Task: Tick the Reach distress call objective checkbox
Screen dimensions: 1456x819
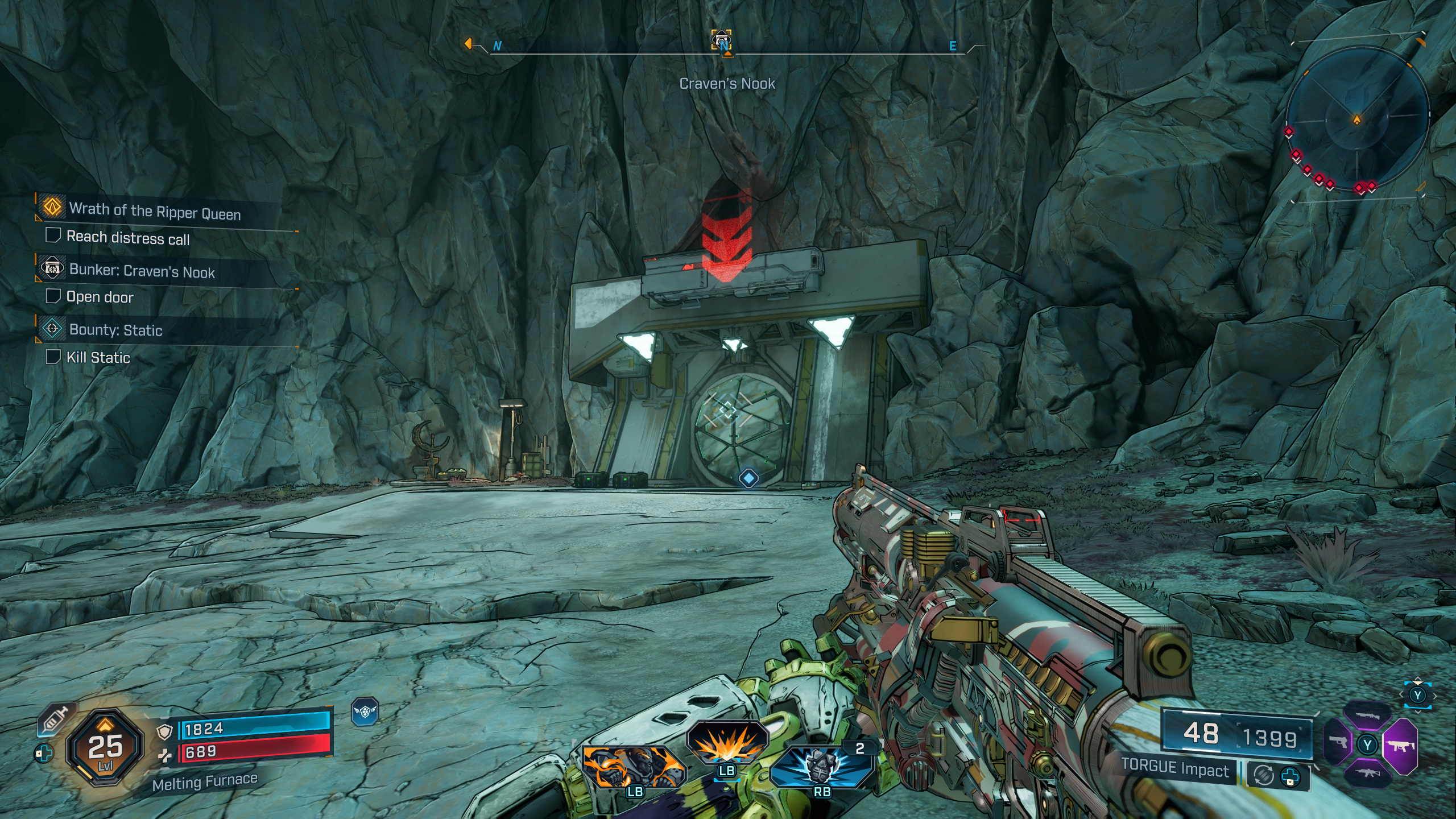Action: click(x=53, y=235)
